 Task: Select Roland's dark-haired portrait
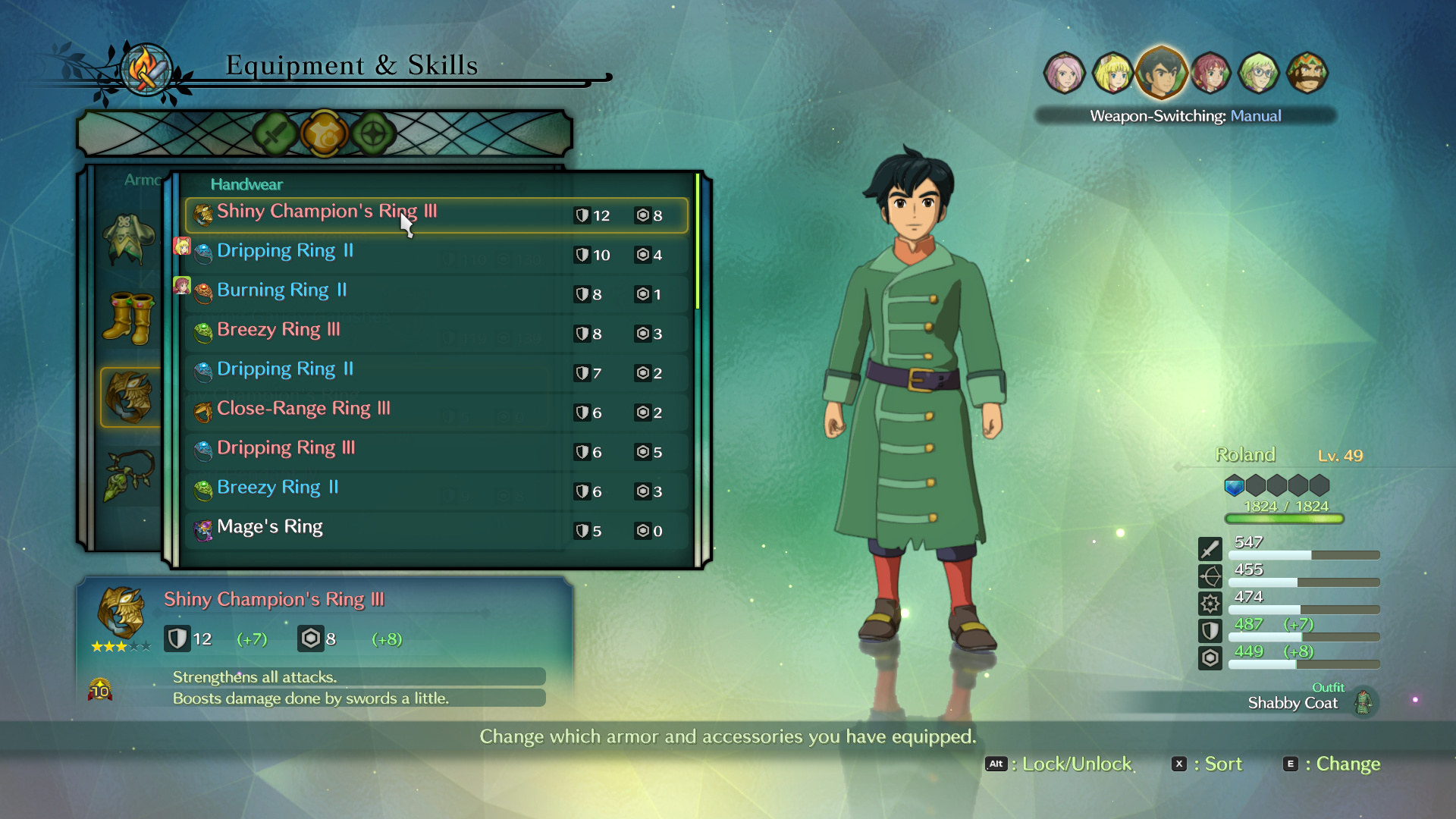click(1161, 73)
